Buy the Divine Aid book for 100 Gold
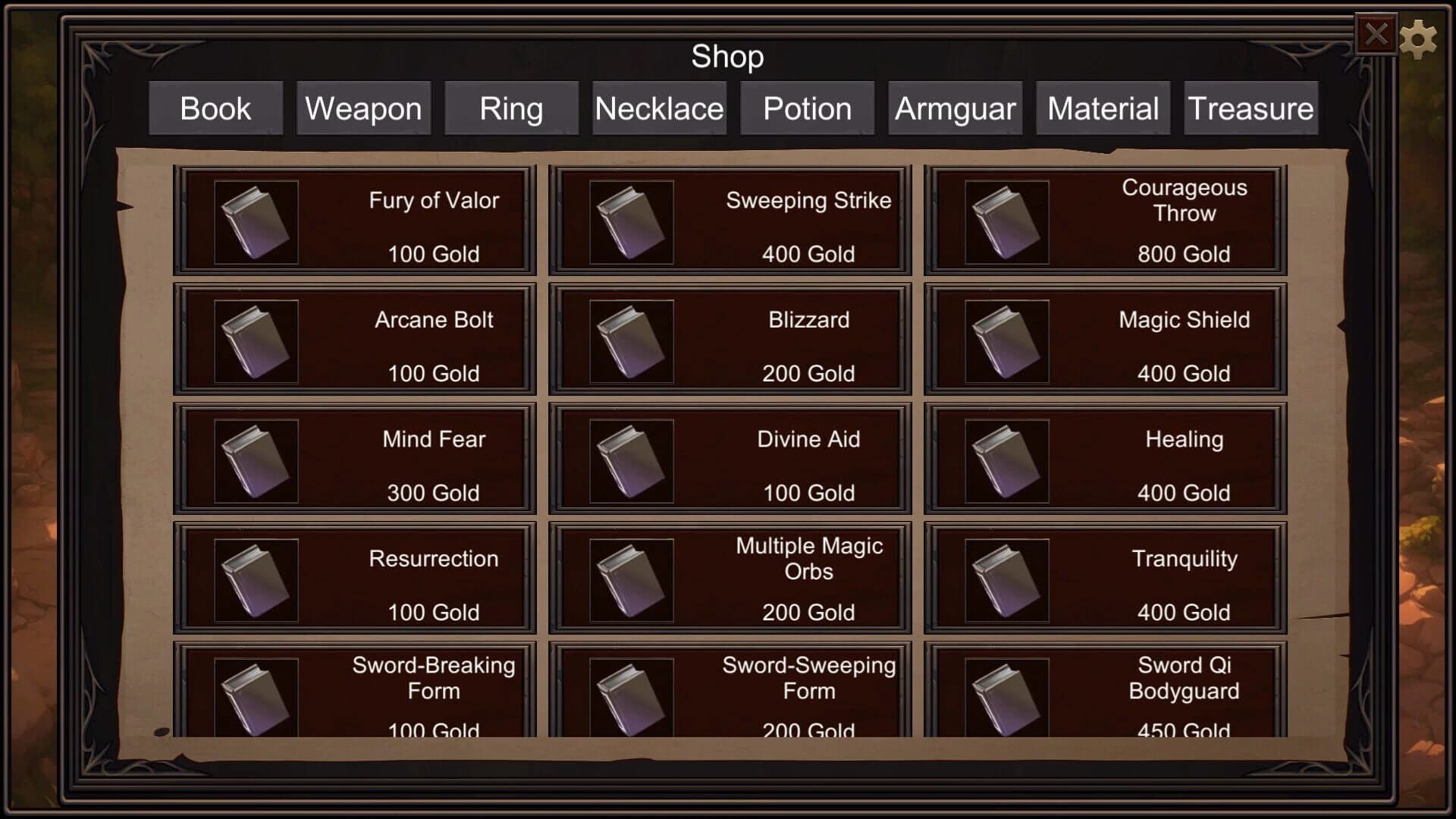This screenshot has height=819, width=1456. [730, 459]
